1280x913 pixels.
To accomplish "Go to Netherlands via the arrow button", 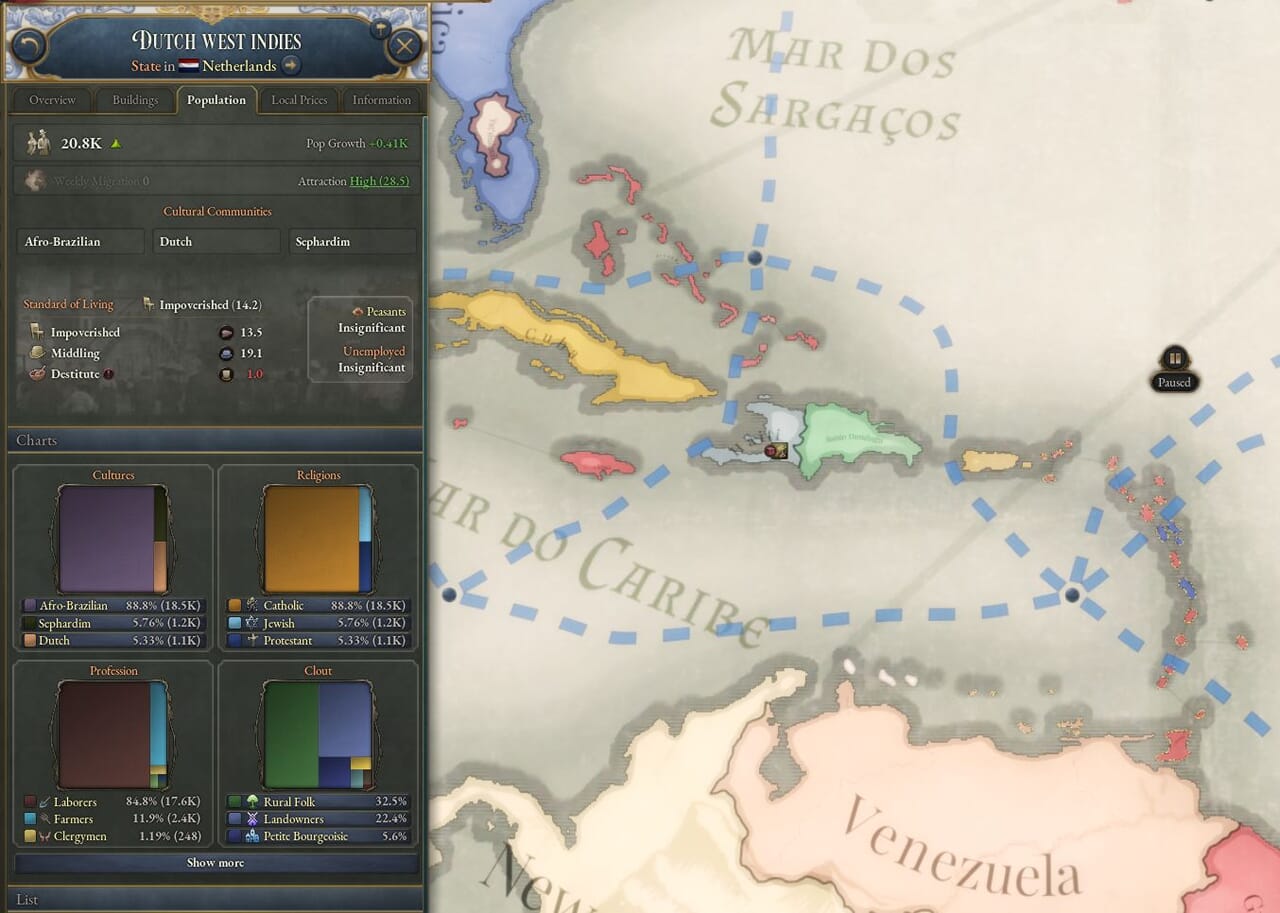I will [291, 66].
